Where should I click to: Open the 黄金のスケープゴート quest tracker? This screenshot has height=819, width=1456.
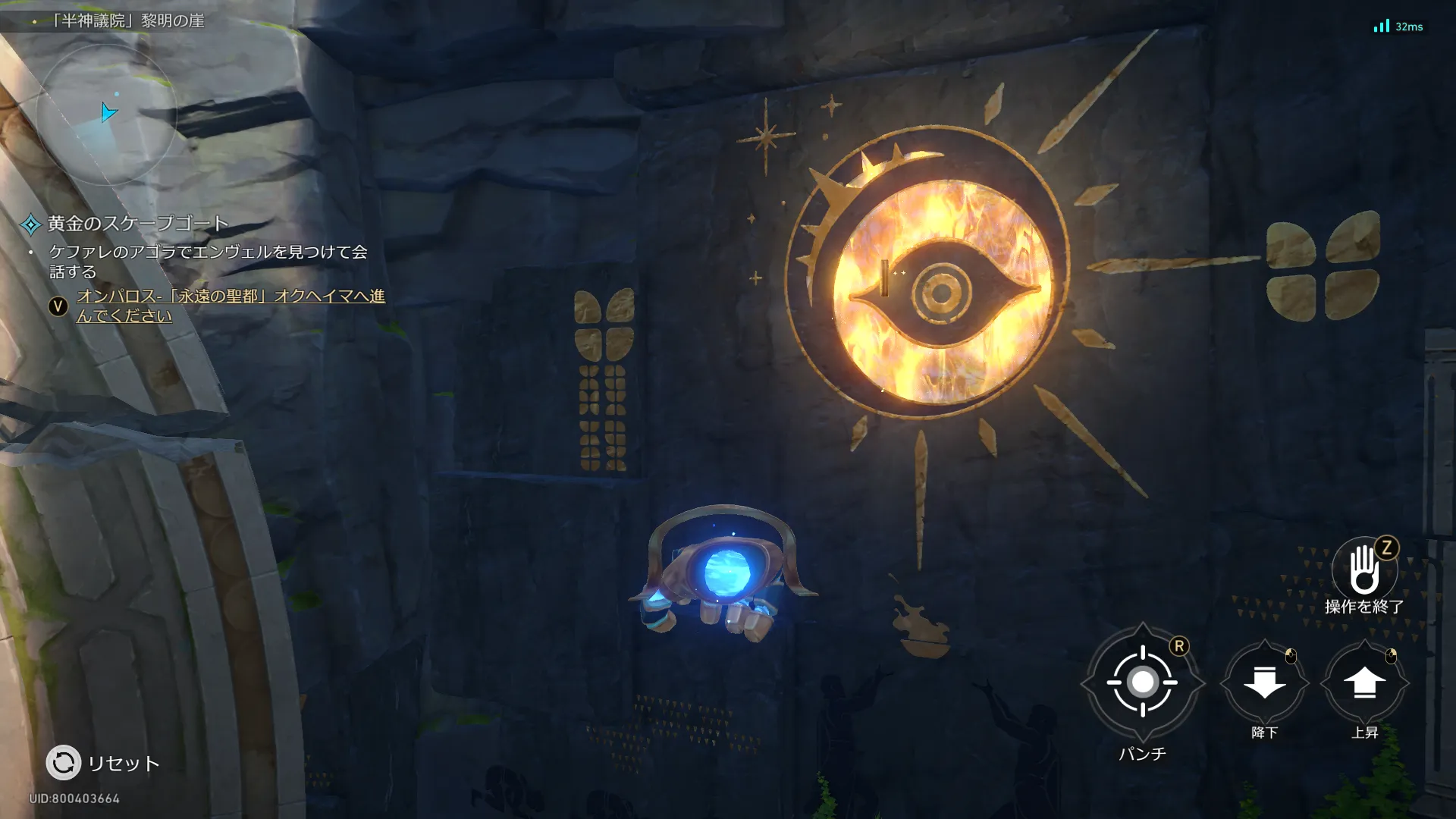pyautogui.click(x=136, y=224)
